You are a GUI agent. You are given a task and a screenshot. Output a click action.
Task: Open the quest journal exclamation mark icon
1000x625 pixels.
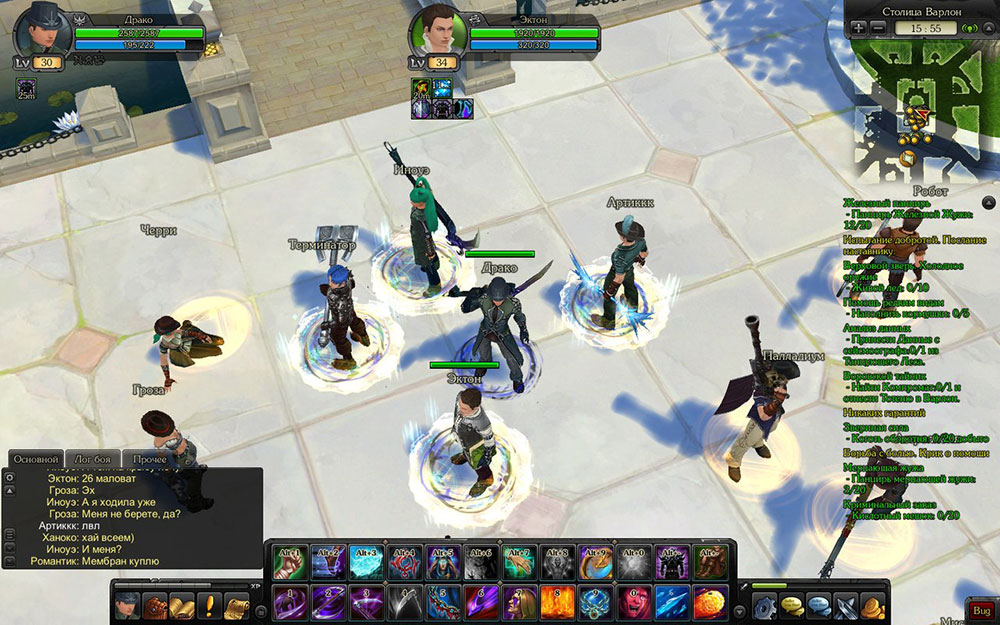point(210,605)
